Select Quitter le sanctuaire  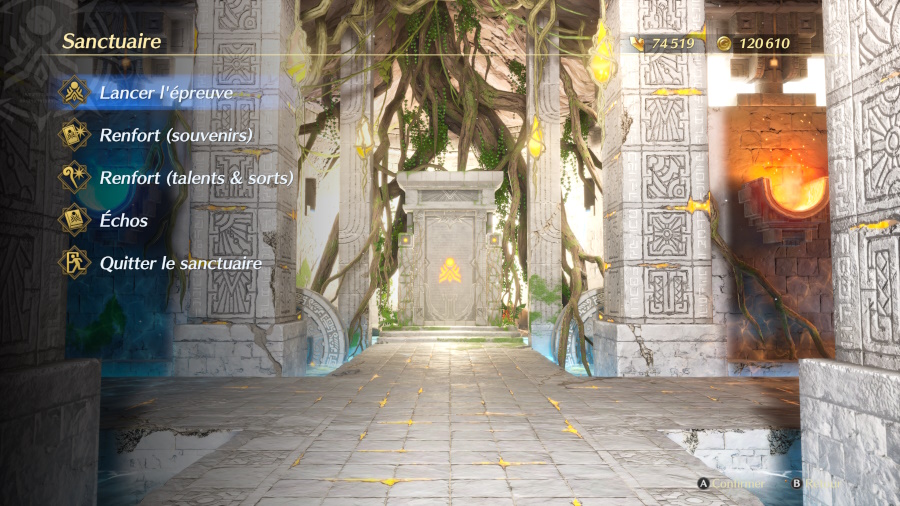tap(180, 264)
